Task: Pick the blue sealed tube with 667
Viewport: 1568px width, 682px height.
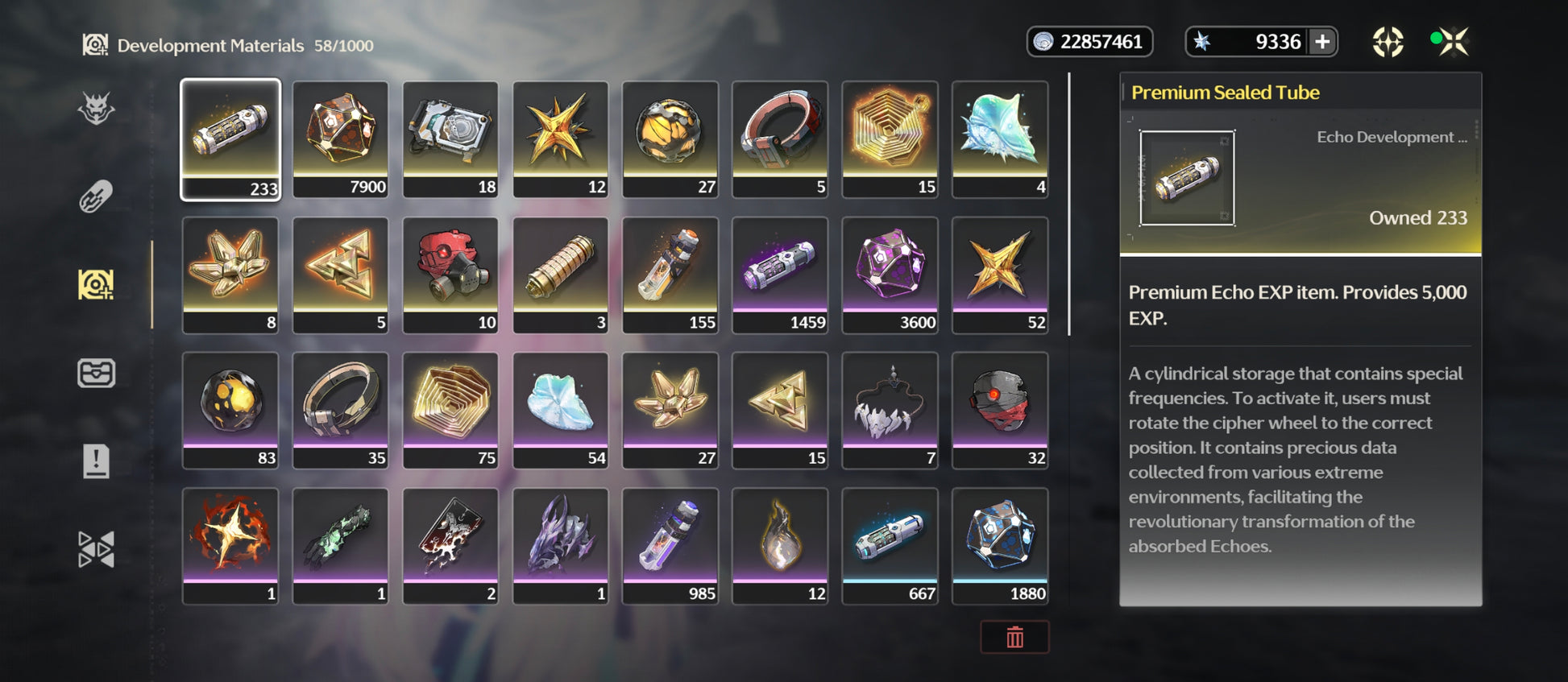Action: click(x=890, y=545)
